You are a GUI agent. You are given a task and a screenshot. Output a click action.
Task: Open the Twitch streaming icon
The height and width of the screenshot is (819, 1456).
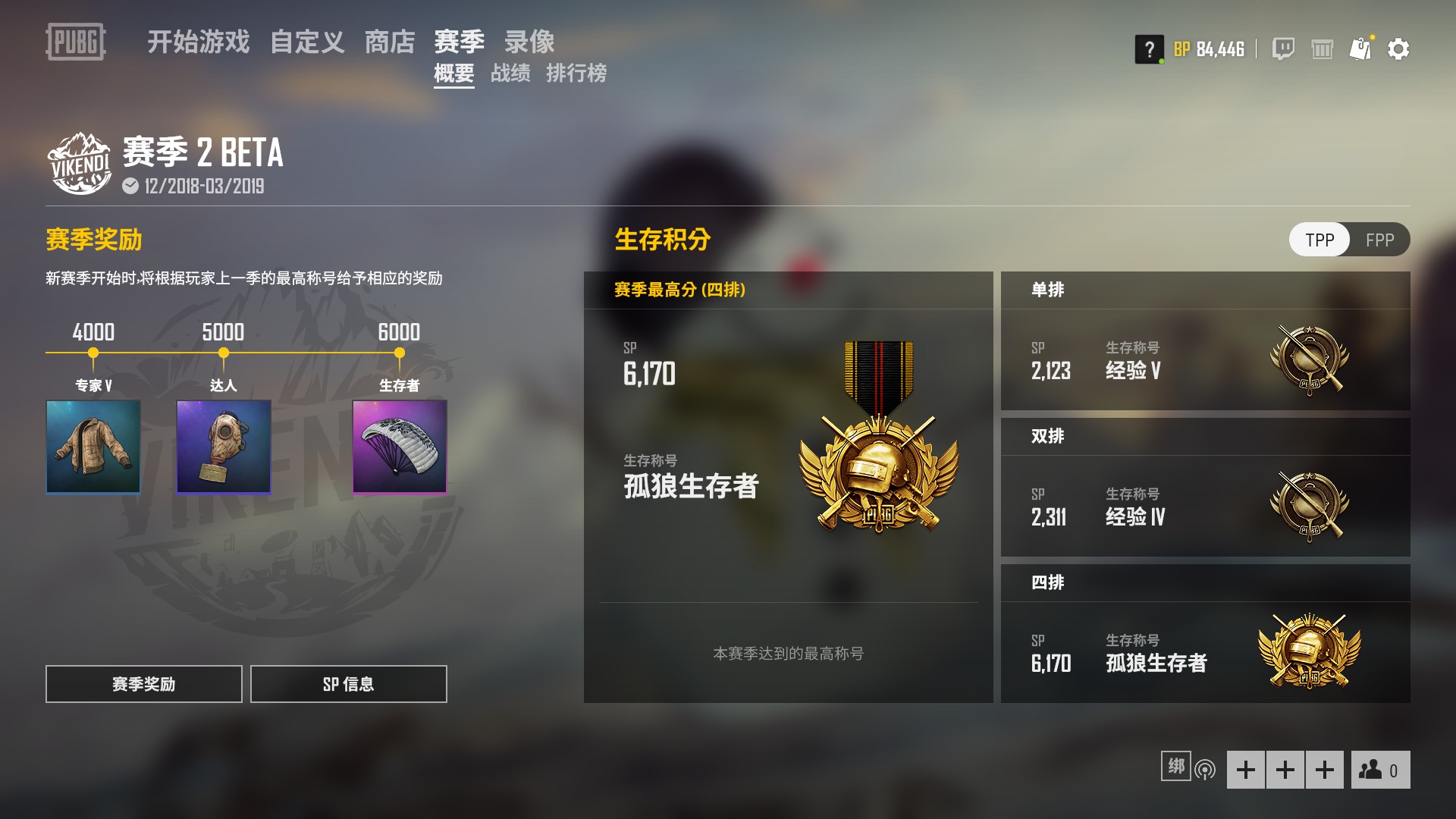(1283, 48)
